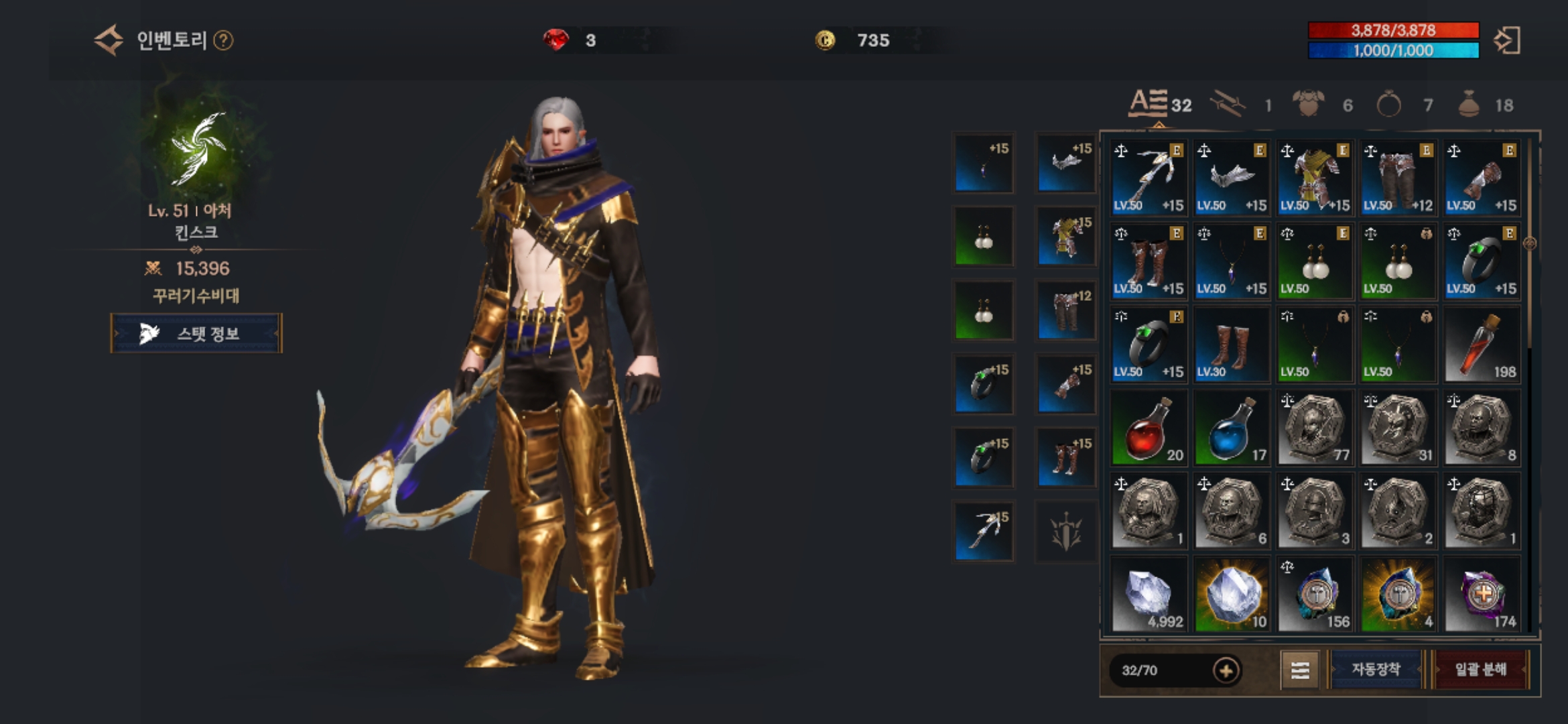Open the inventory help question mark
Viewport: 1568px width, 724px height.
click(223, 41)
